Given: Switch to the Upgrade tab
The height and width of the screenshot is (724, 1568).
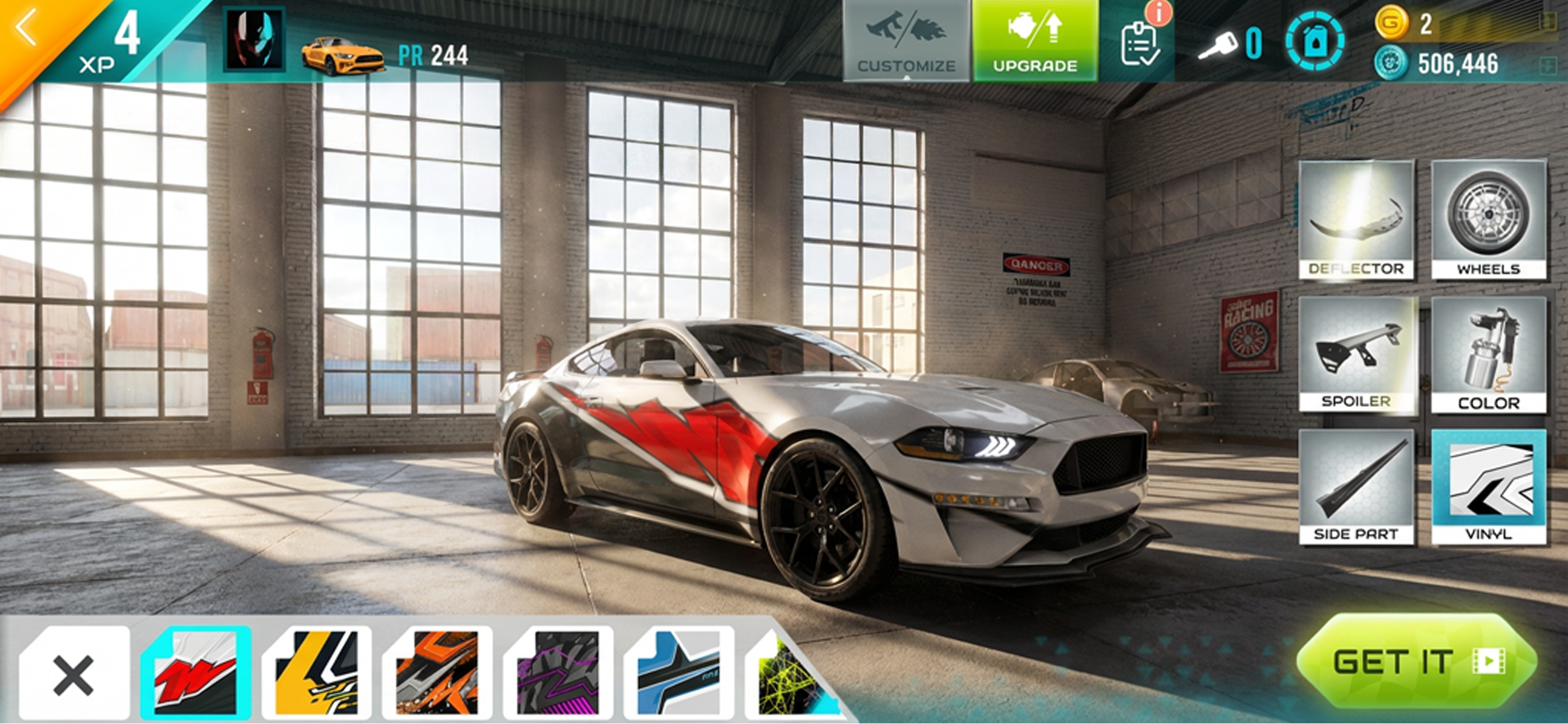Looking at the screenshot, I should 1035,41.
